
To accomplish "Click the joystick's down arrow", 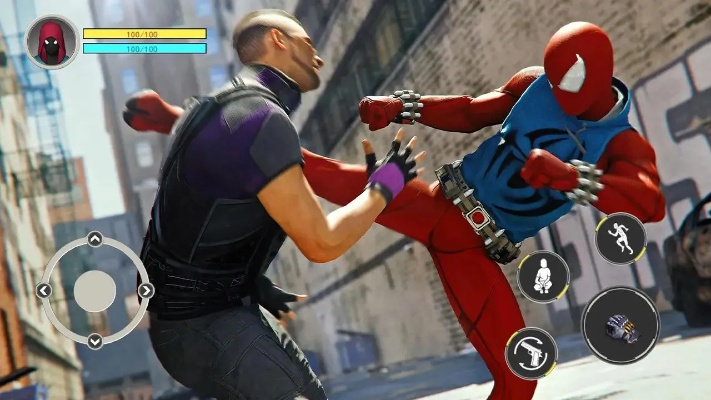I will (x=94, y=341).
